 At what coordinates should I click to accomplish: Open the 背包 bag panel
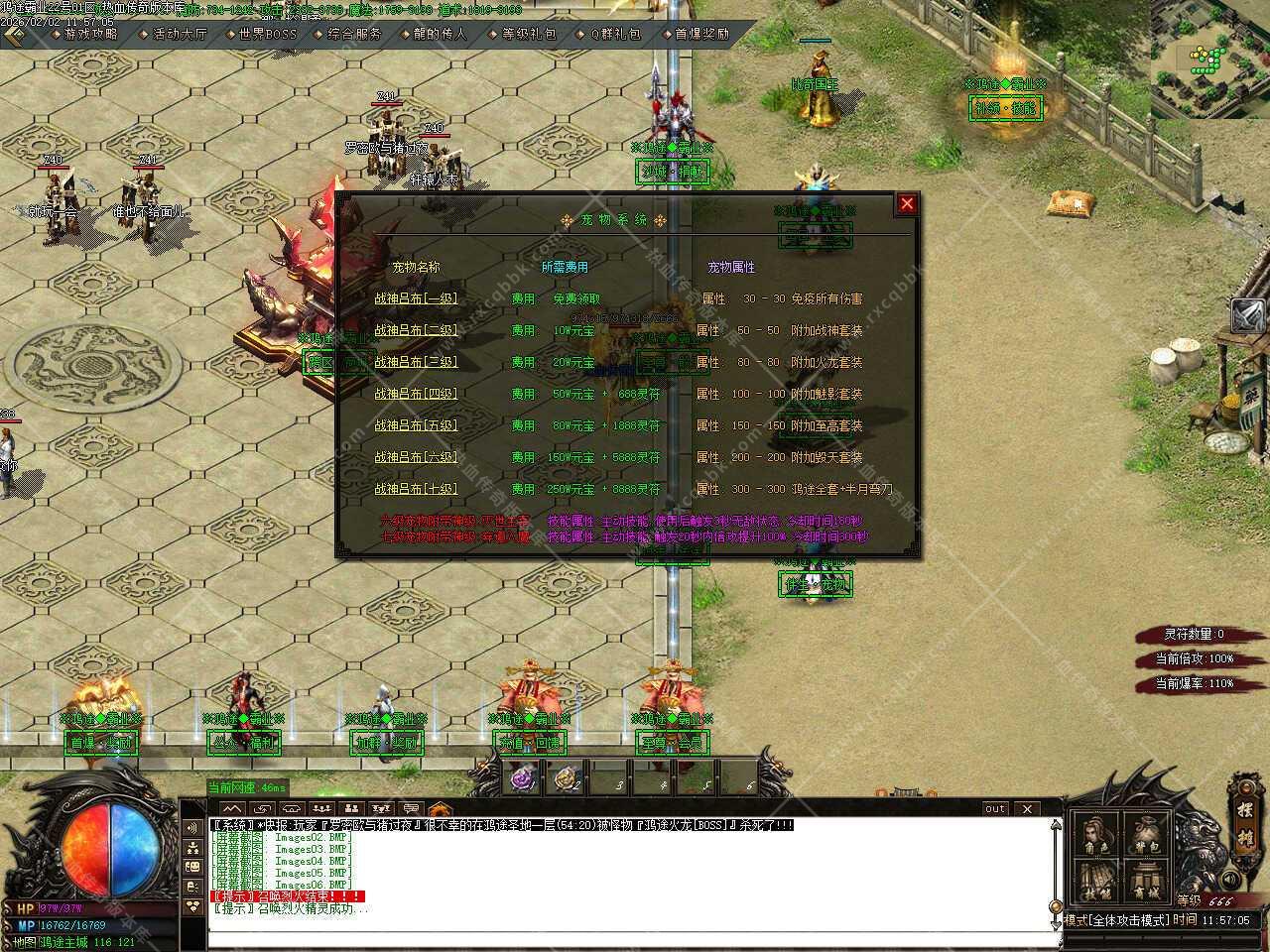tap(1148, 838)
